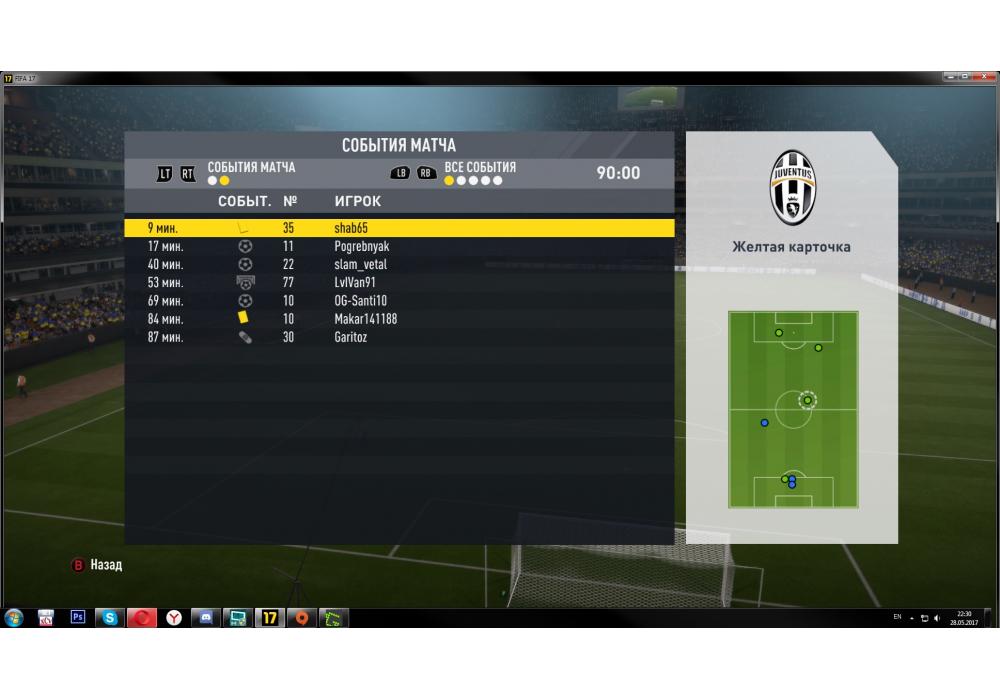Choose the Makar141188 yellow card row
The height and width of the screenshot is (700, 1000).
398,319
